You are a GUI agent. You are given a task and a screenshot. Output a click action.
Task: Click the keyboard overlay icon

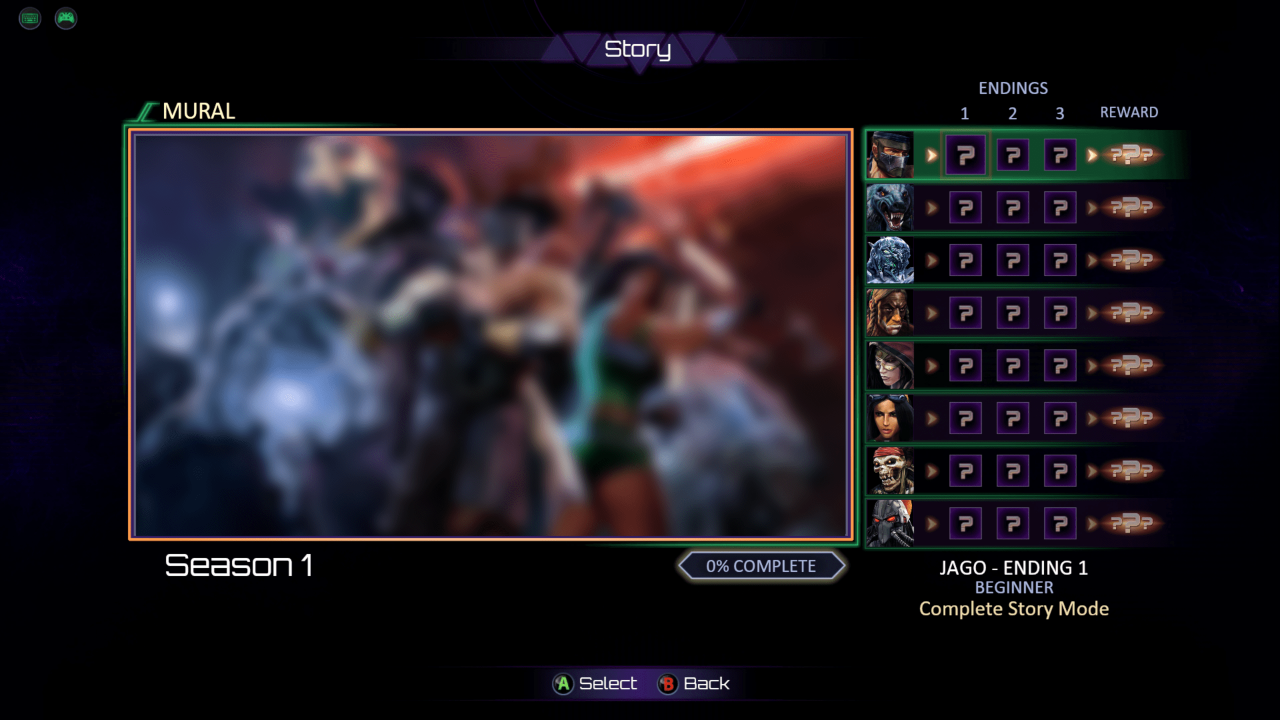click(30, 18)
